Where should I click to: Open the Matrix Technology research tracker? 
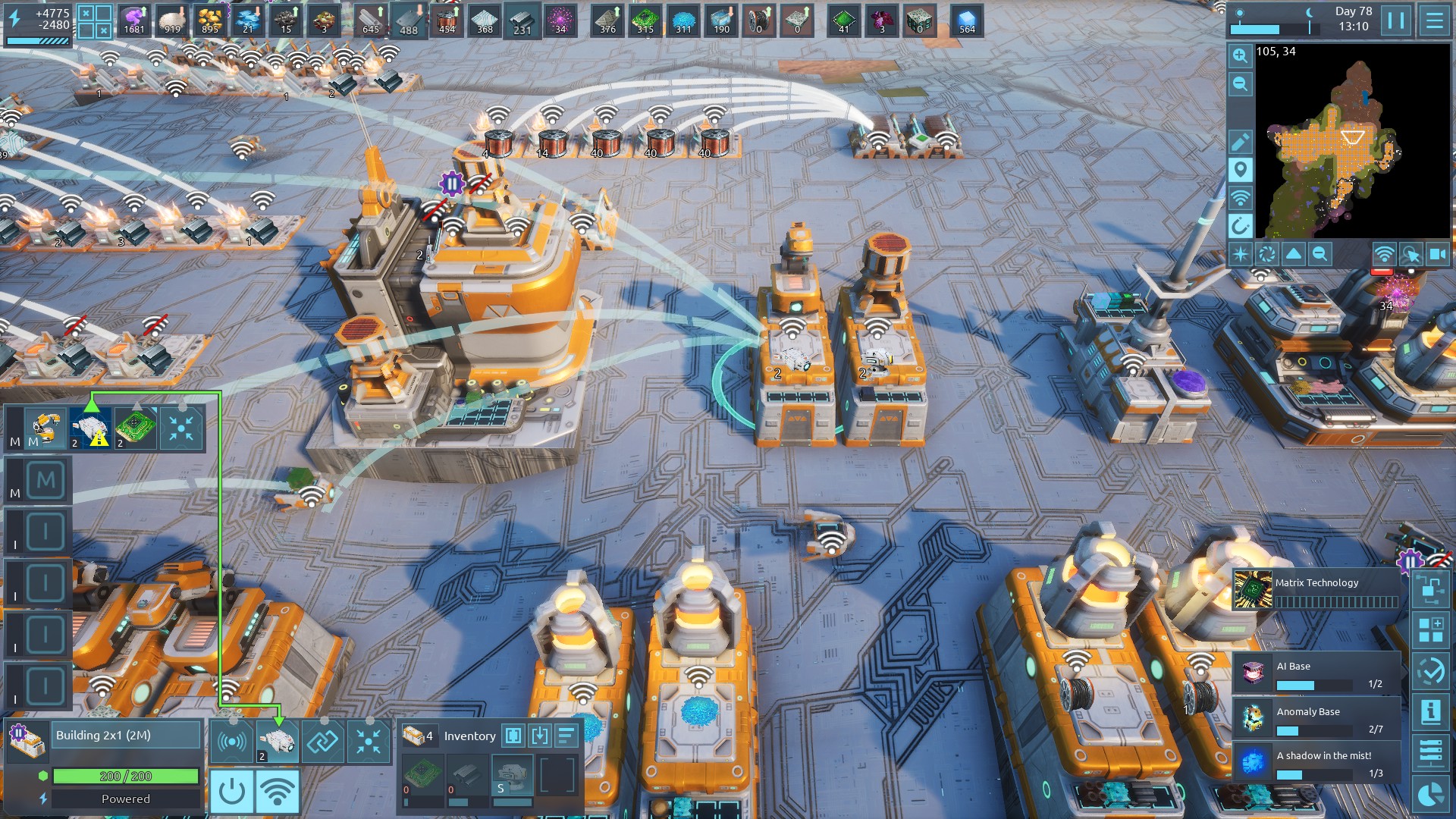1317,591
